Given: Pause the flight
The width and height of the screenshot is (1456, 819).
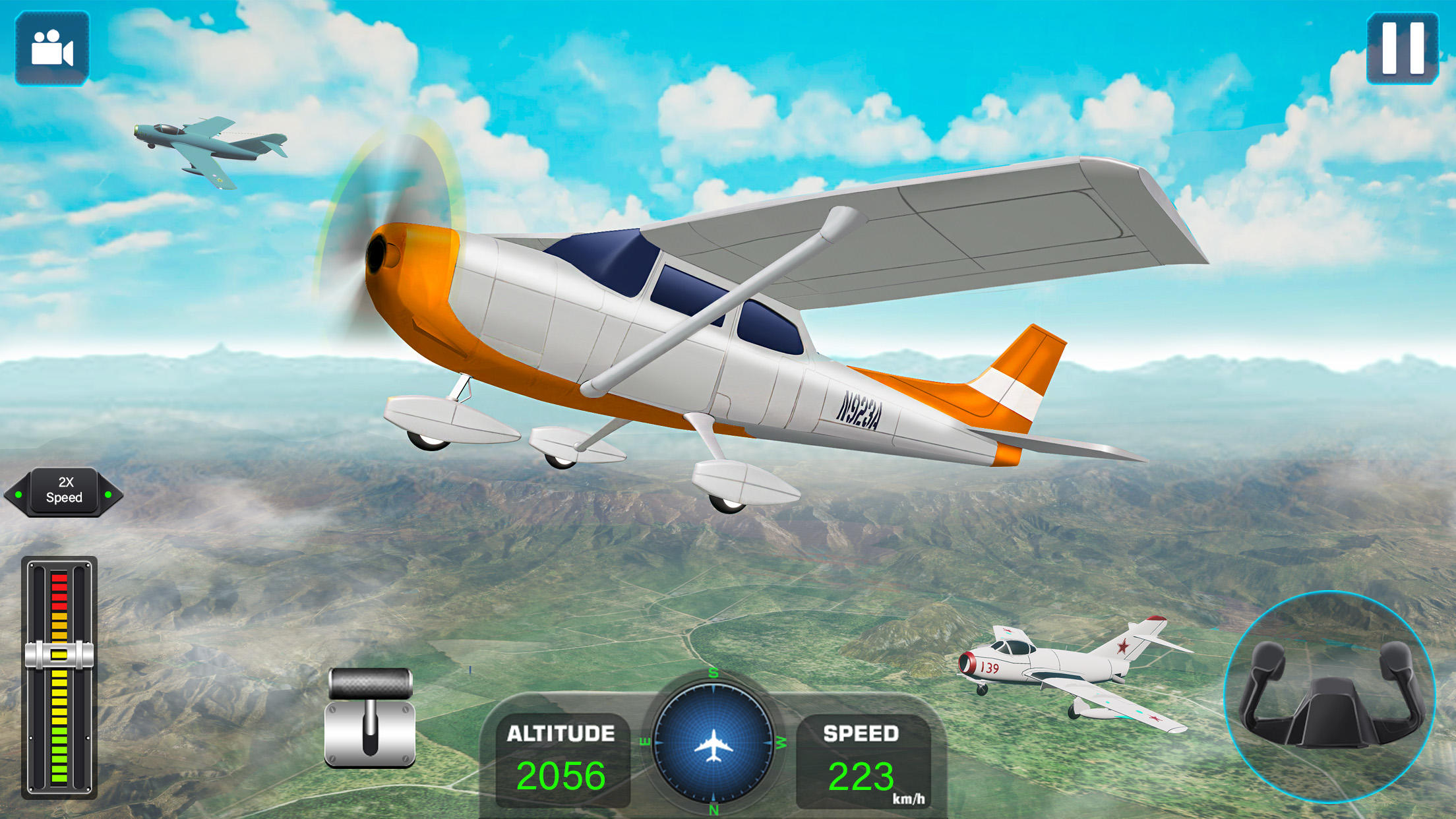Looking at the screenshot, I should click(1403, 48).
